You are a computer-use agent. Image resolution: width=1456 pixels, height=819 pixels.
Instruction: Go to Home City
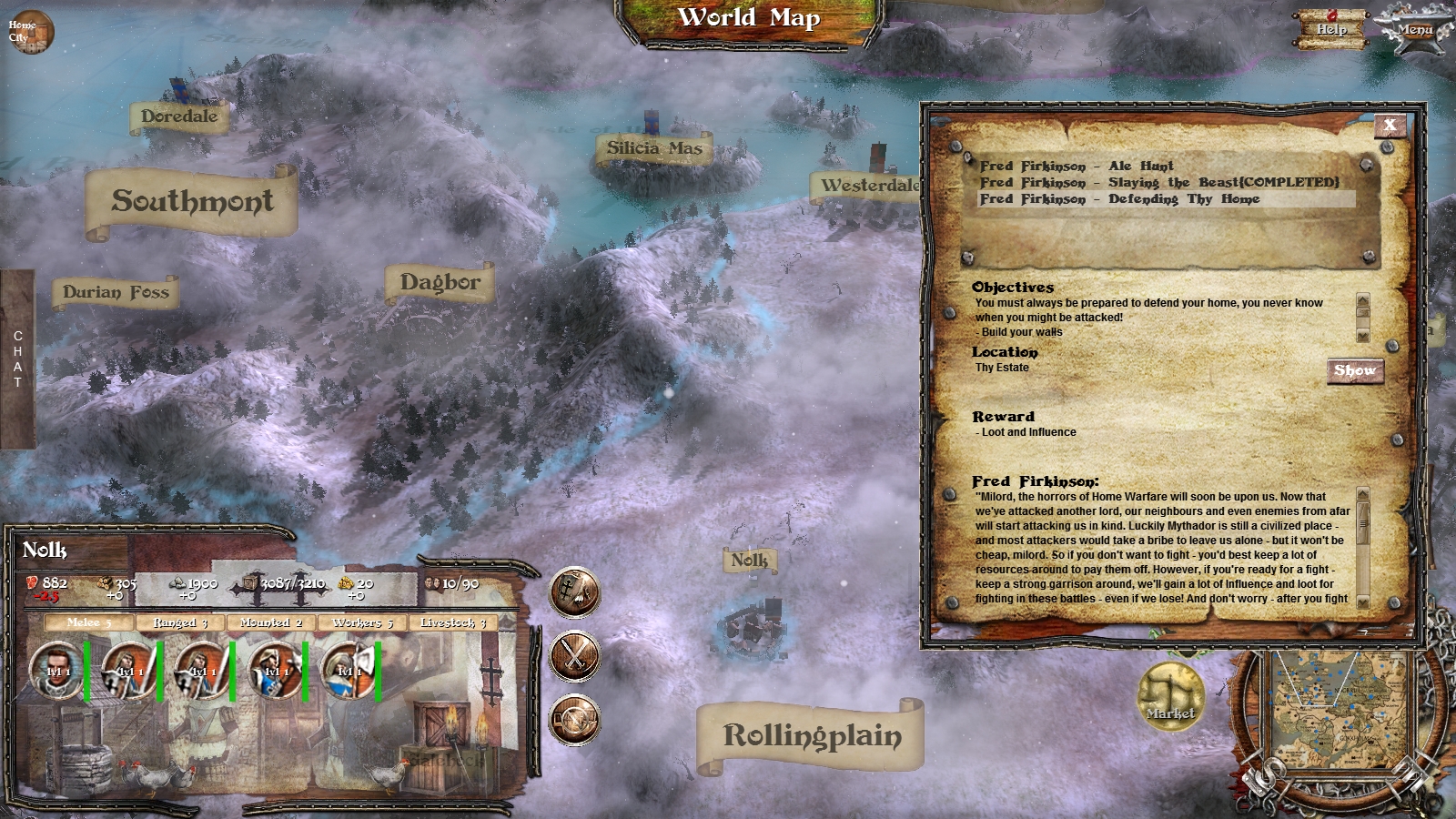pos(29,31)
